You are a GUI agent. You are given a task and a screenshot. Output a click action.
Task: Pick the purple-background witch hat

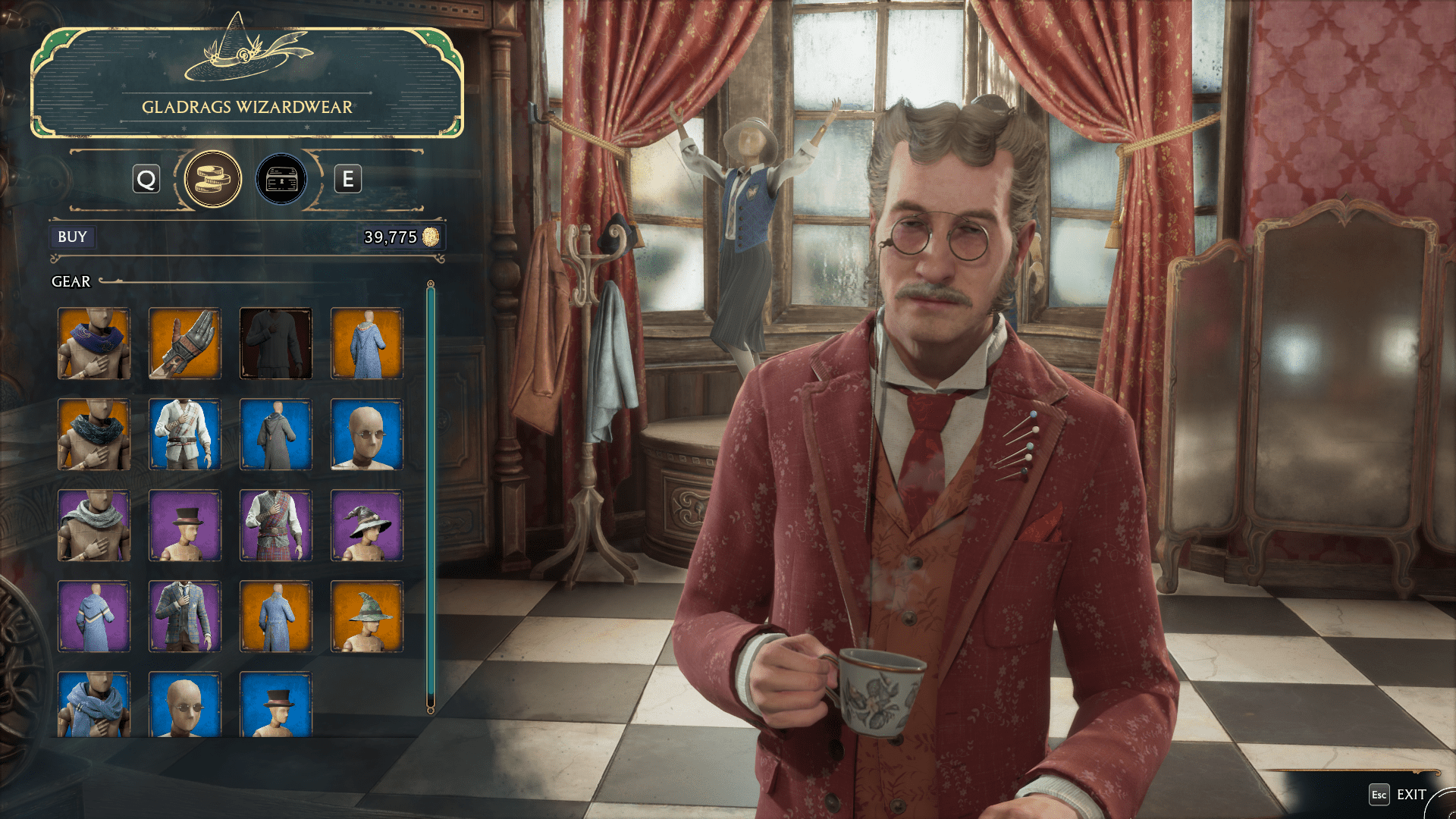(366, 526)
